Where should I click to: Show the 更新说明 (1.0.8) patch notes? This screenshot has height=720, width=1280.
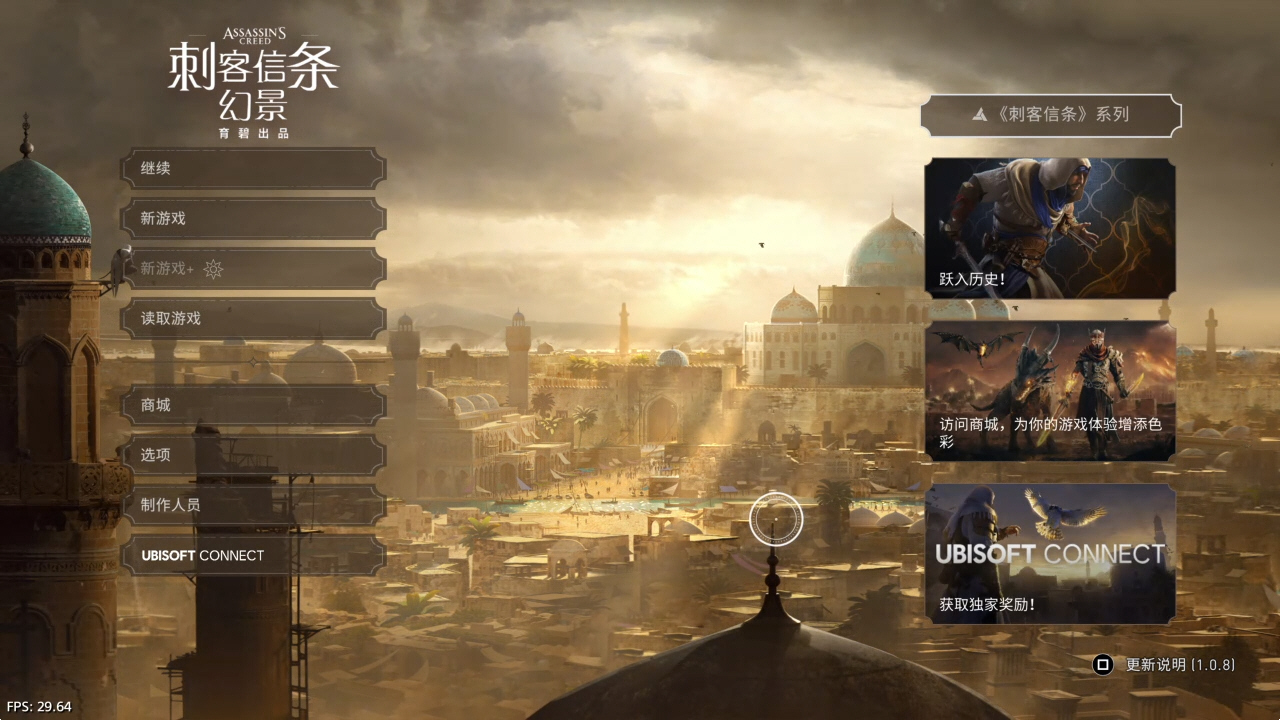click(x=1166, y=665)
